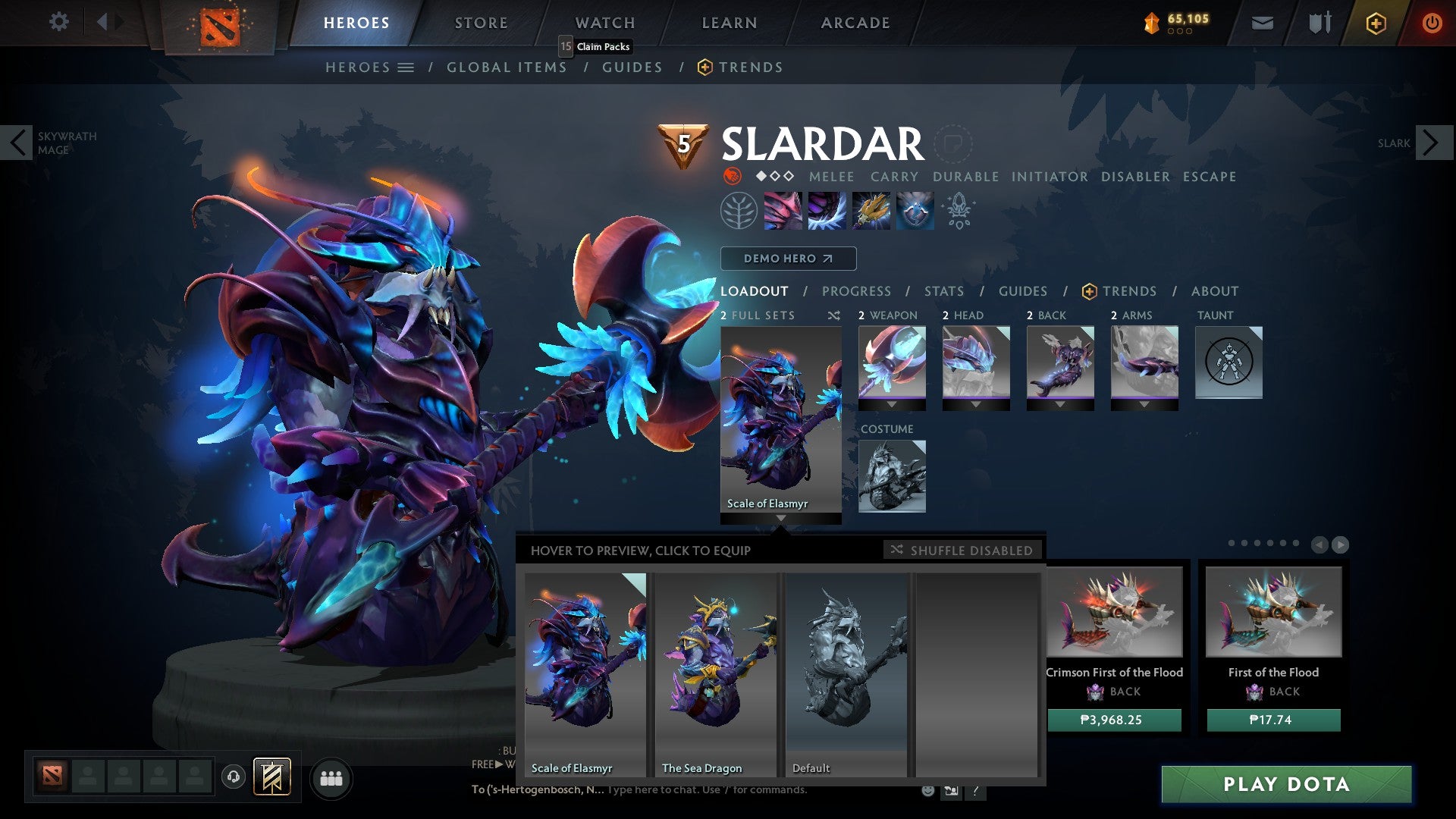Click Slardar's shield ability icon

pyautogui.click(x=914, y=211)
